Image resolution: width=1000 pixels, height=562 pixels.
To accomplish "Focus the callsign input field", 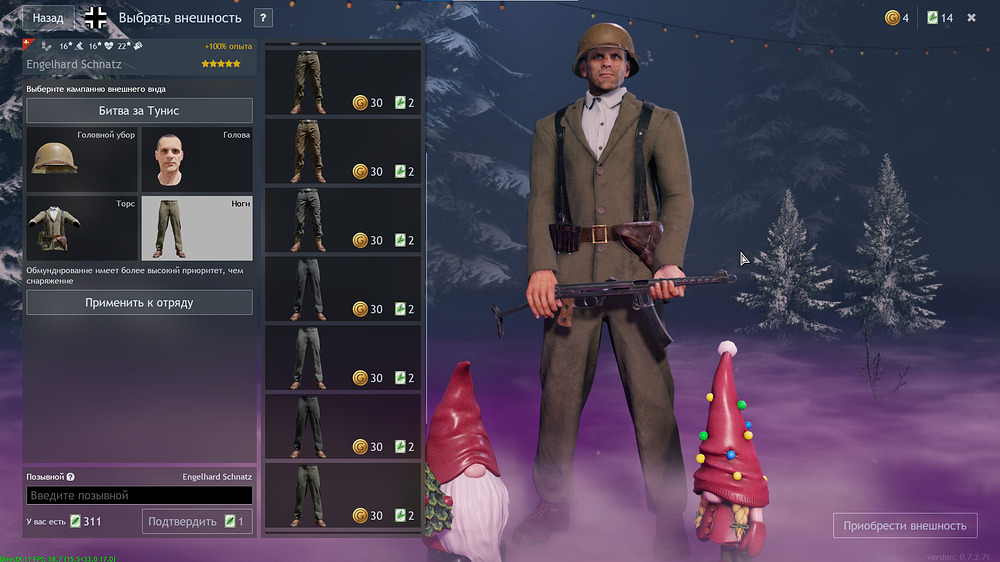I will coord(139,495).
